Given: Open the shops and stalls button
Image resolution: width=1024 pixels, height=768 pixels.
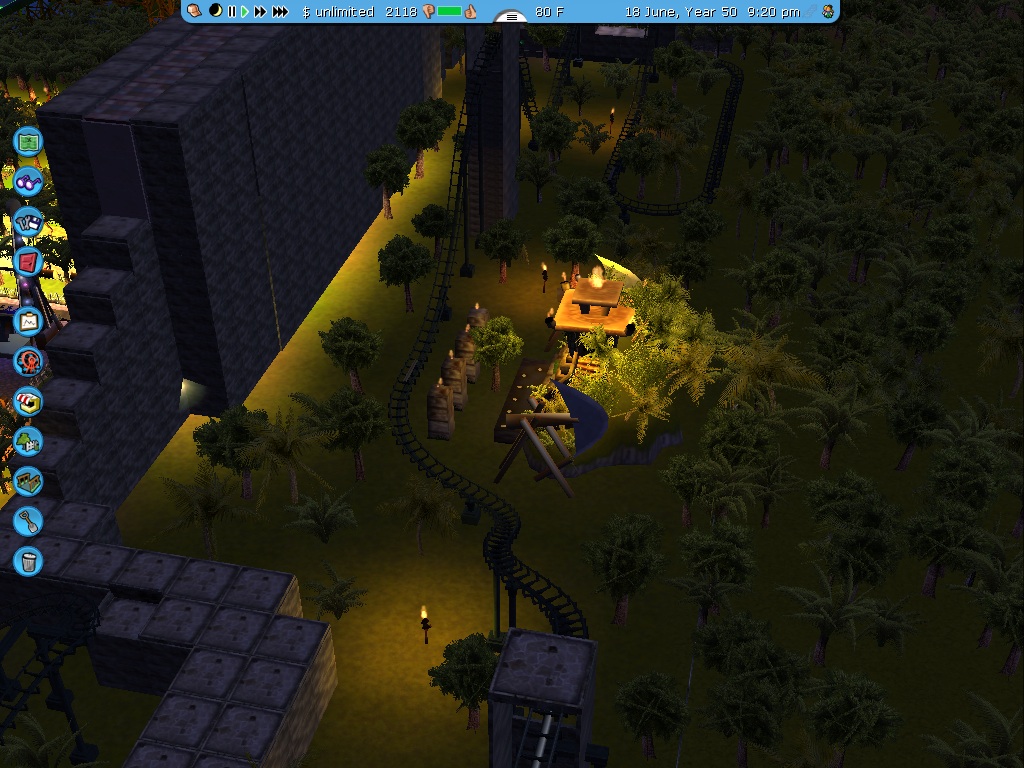Looking at the screenshot, I should 28,402.
